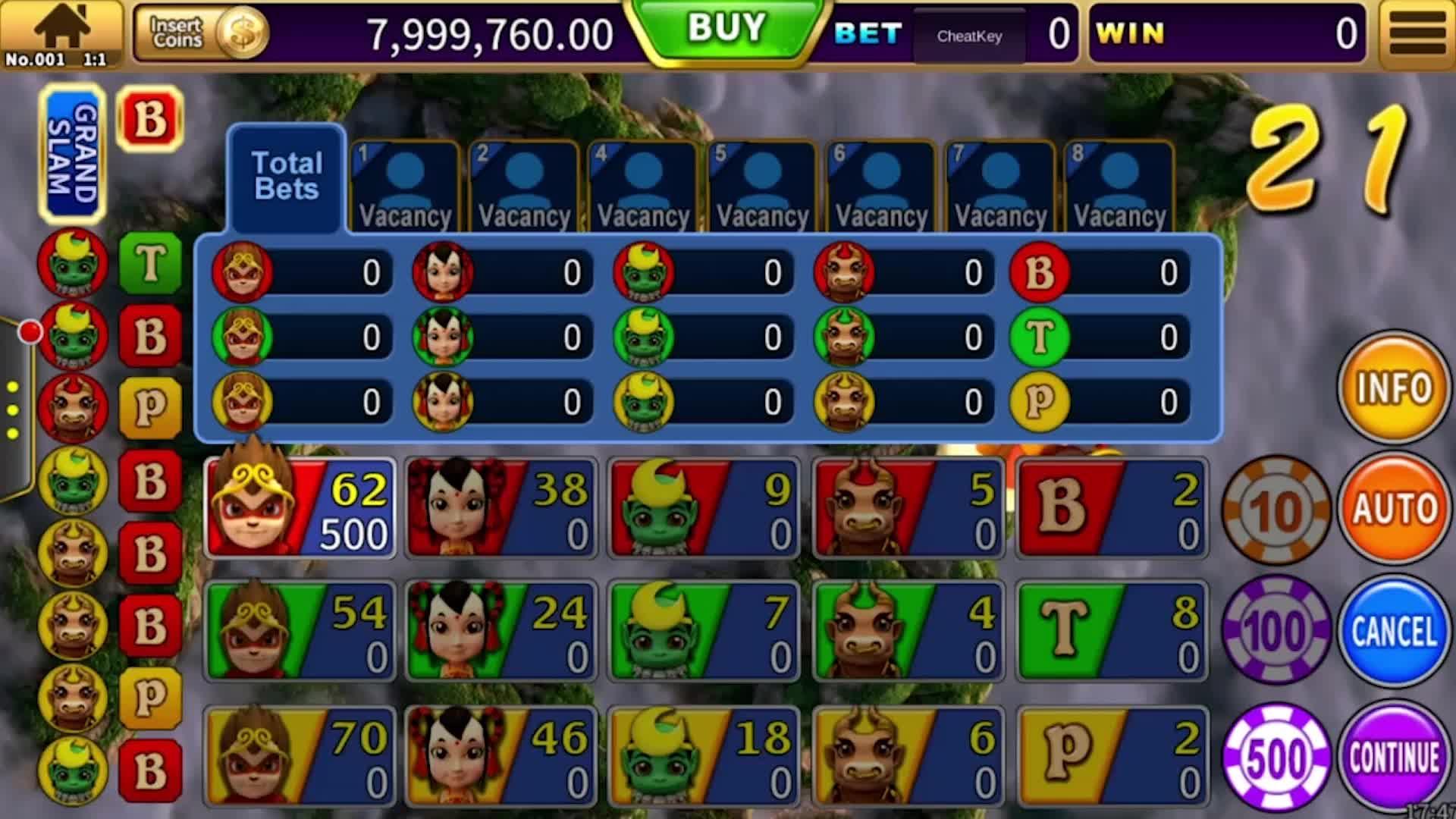This screenshot has width=1456, height=819.
Task: Click the red dot marker on left edge
Action: pos(30,330)
